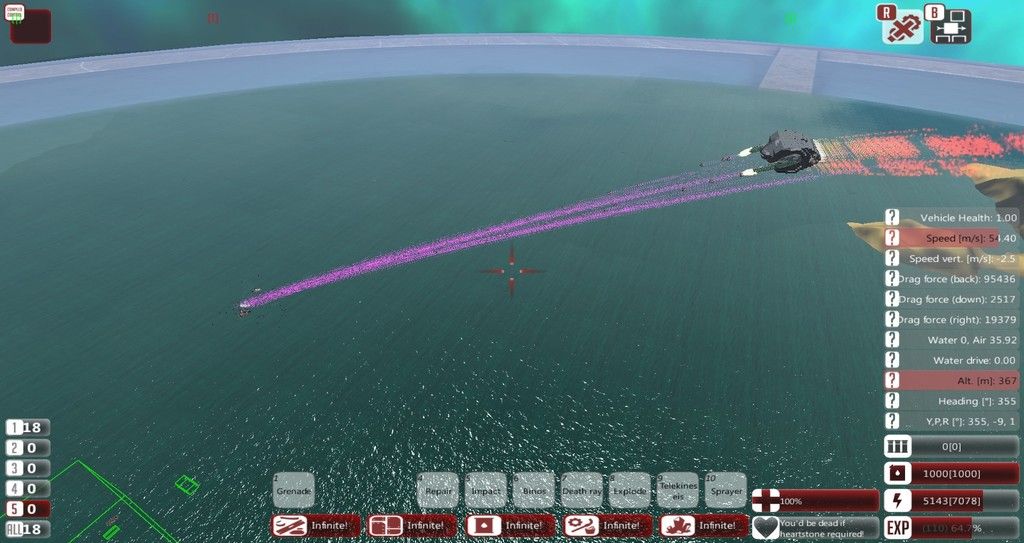Select the Grenade hotbar slot

coord(293,490)
